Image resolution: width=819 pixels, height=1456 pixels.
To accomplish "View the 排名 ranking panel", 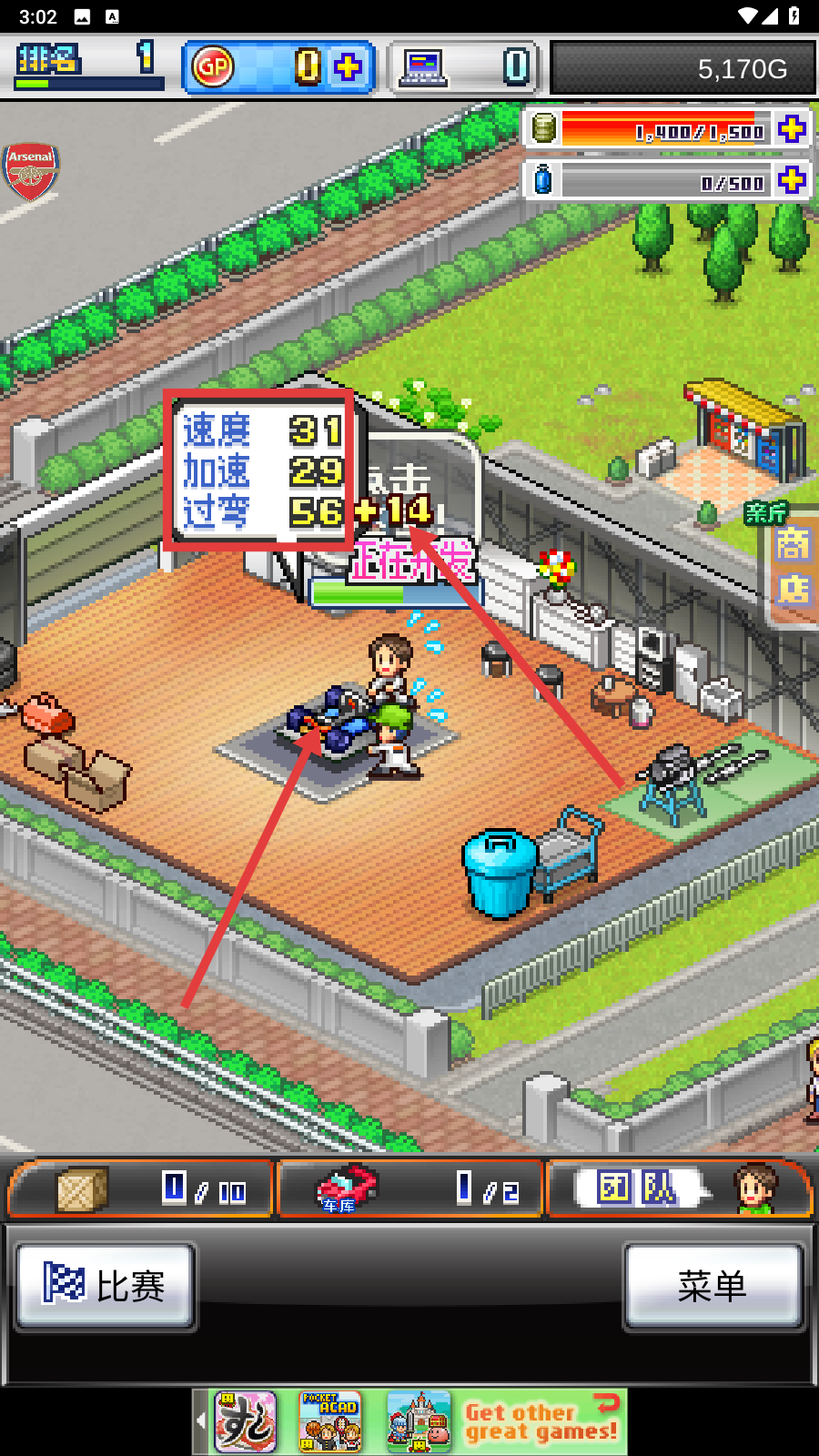I will pos(88,66).
